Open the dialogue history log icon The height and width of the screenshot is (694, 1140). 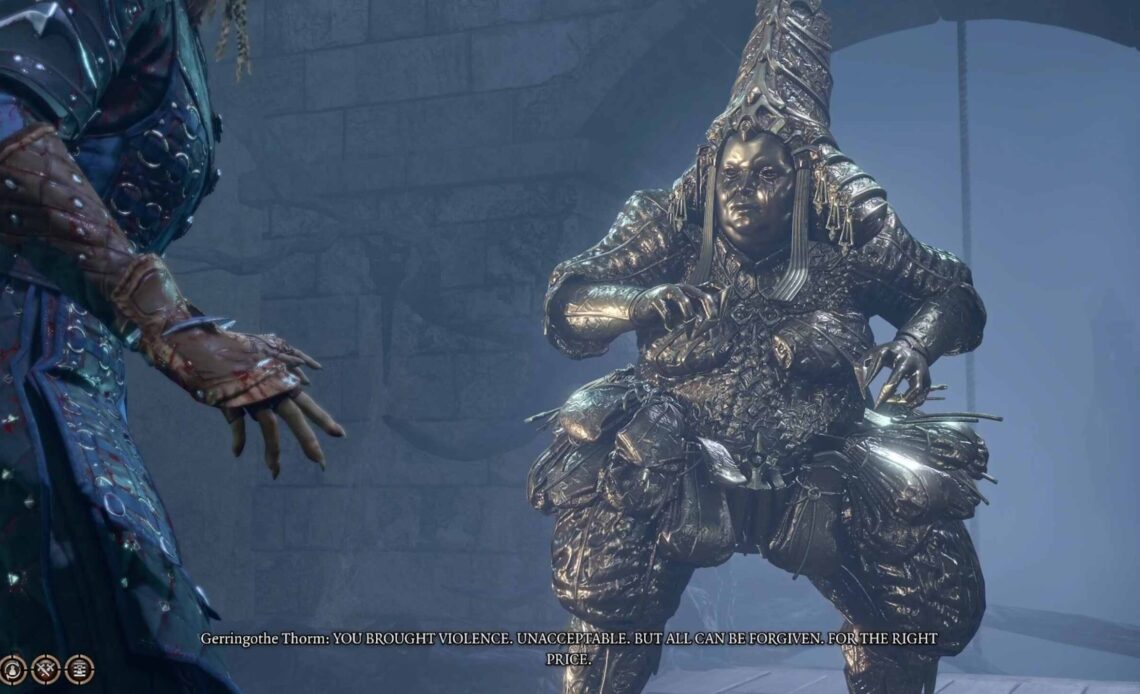[79, 669]
